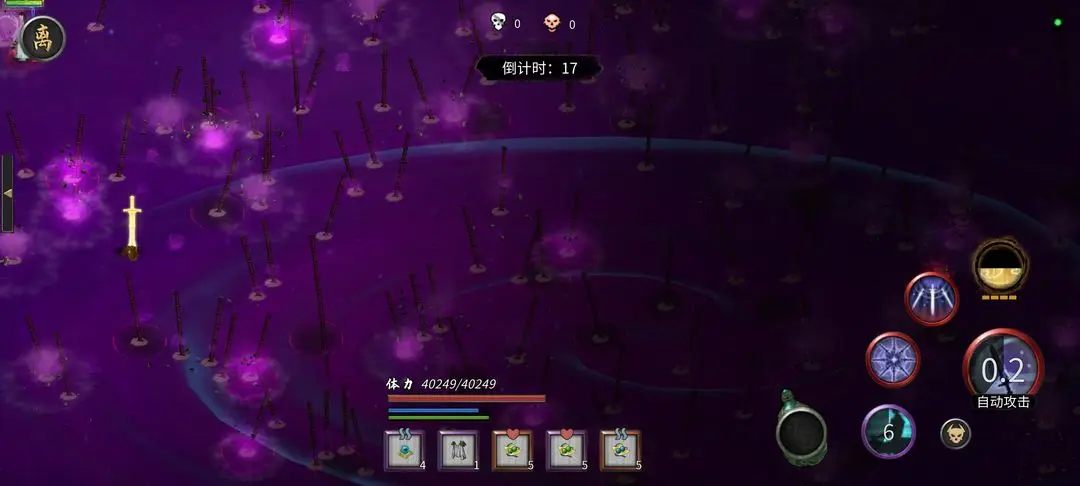Viewport: 1080px width, 486px height.
Task: Cast the eight-pointed star skill
Action: coord(892,359)
